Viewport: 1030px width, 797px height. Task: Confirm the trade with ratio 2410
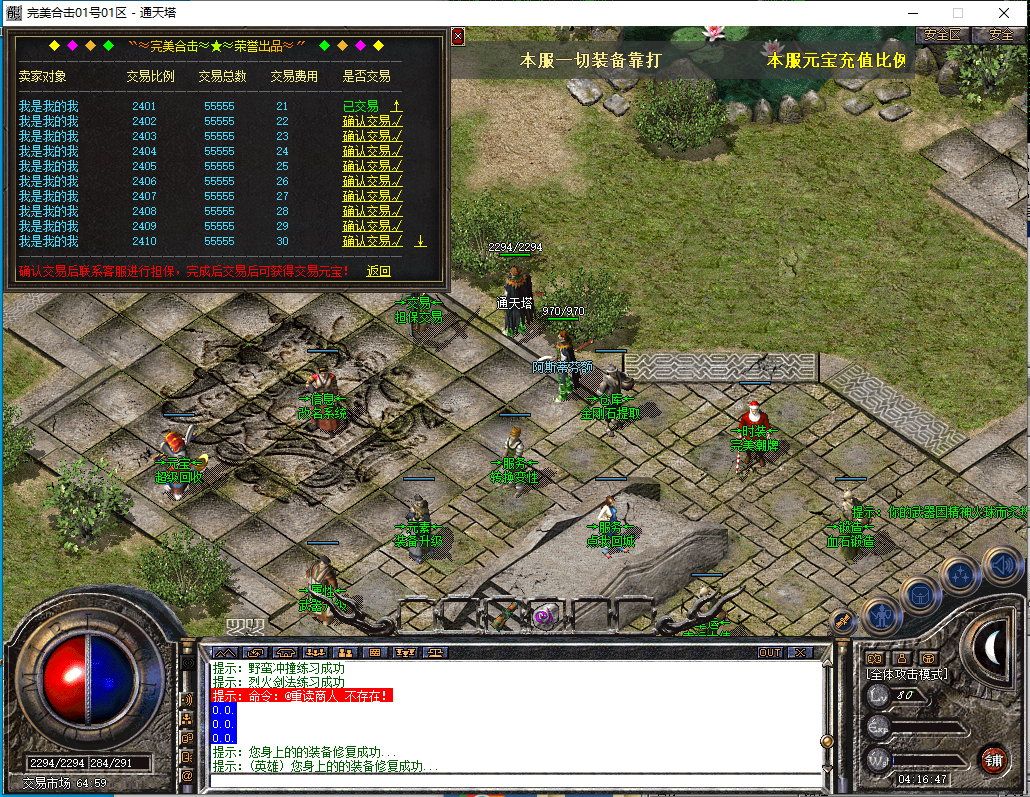click(372, 241)
